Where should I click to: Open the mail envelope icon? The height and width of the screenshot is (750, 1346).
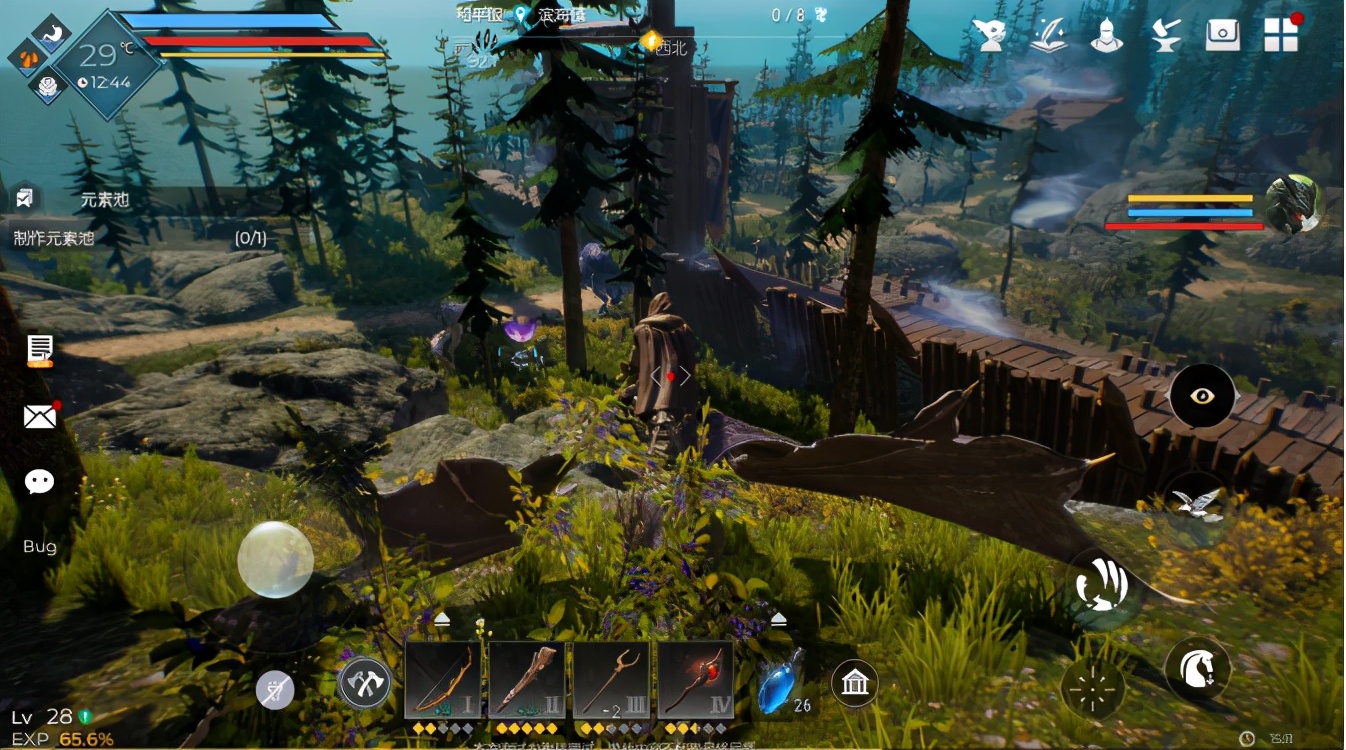point(40,416)
